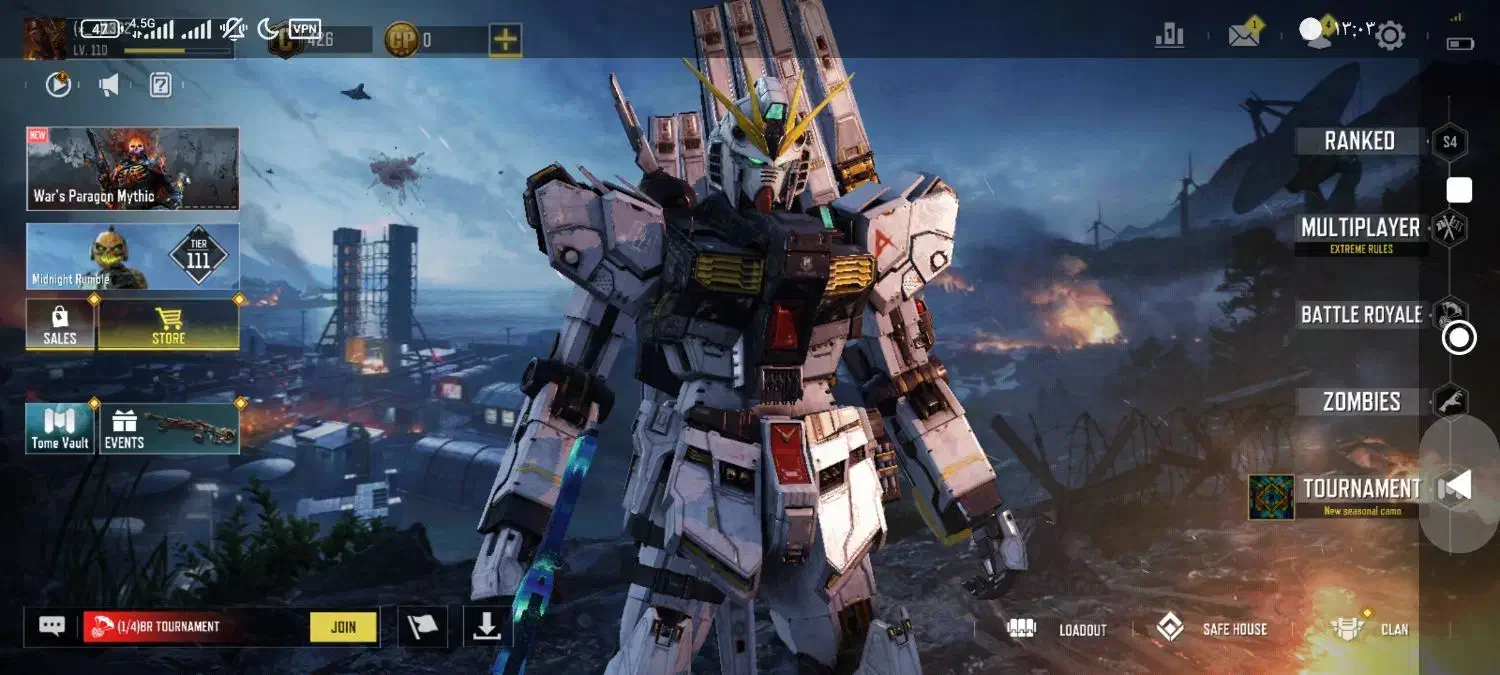Open the chat bubble icon
The width and height of the screenshot is (1500, 675).
pos(52,626)
